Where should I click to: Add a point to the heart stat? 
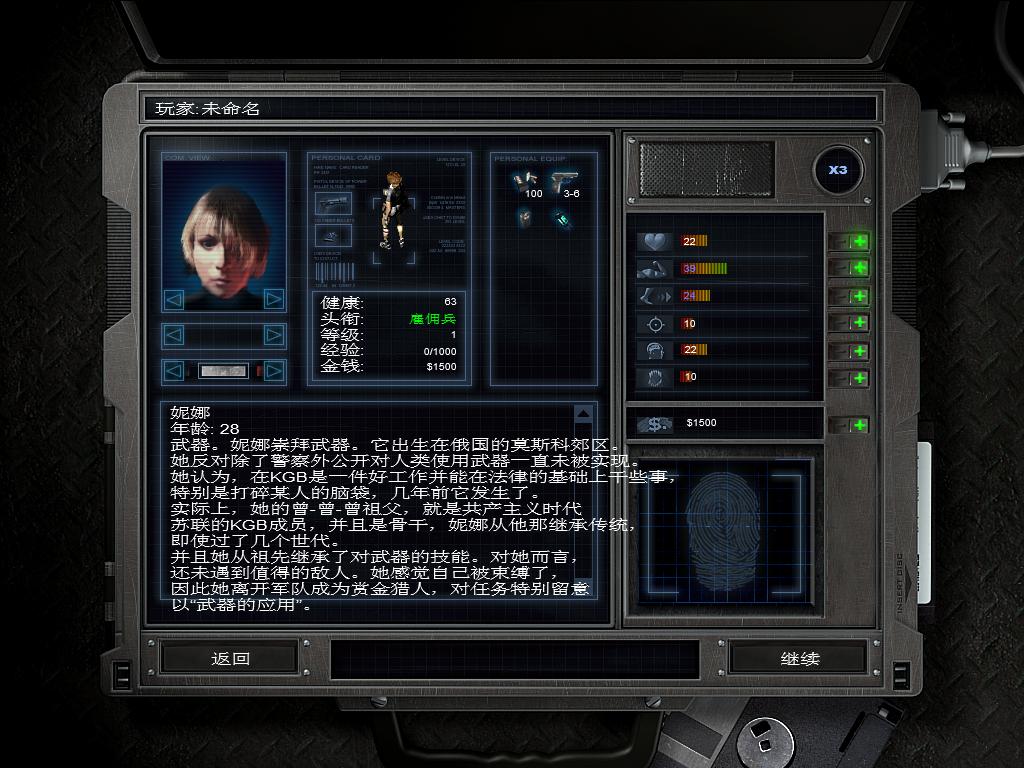[859, 241]
